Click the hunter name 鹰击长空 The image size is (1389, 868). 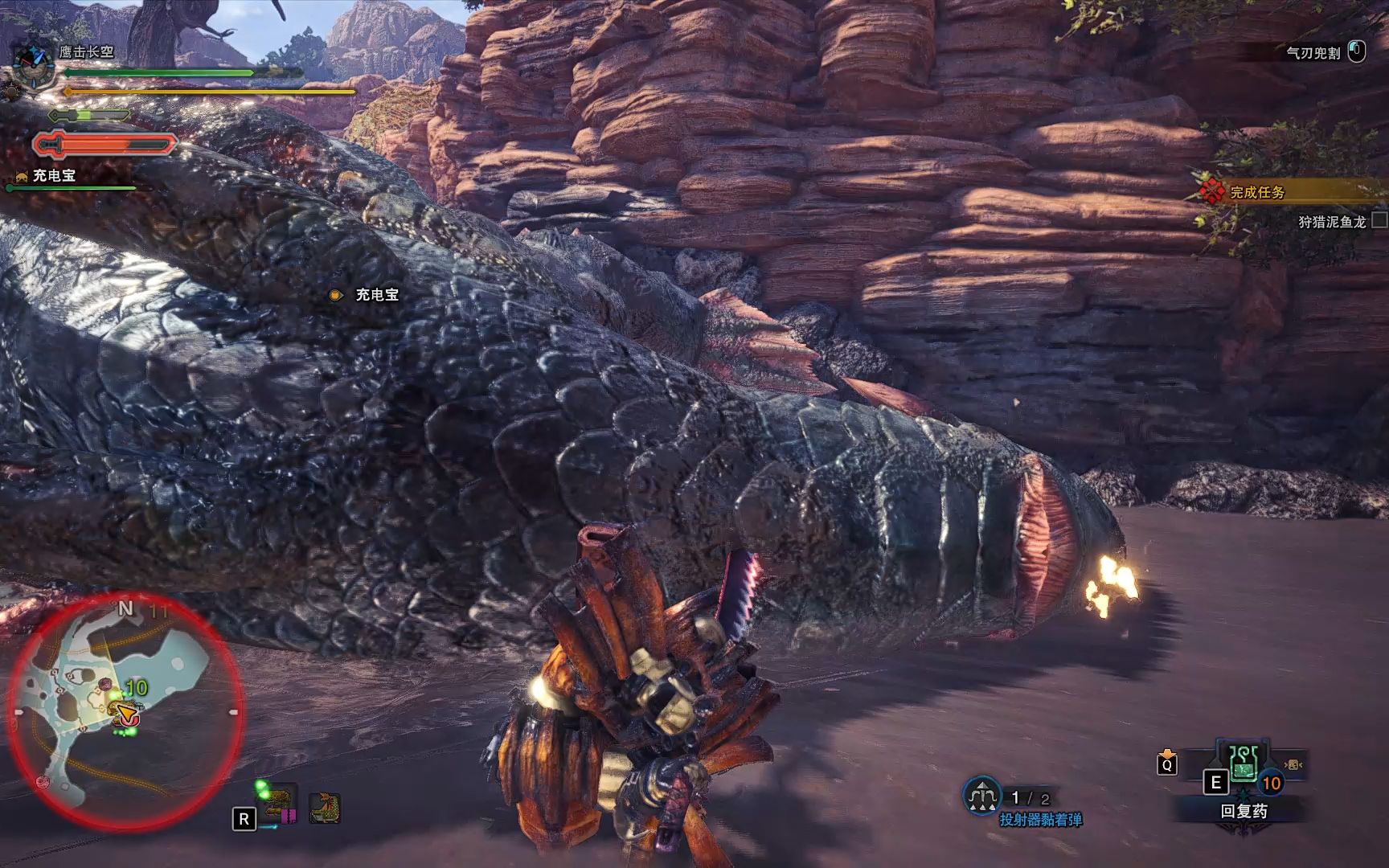coord(87,51)
